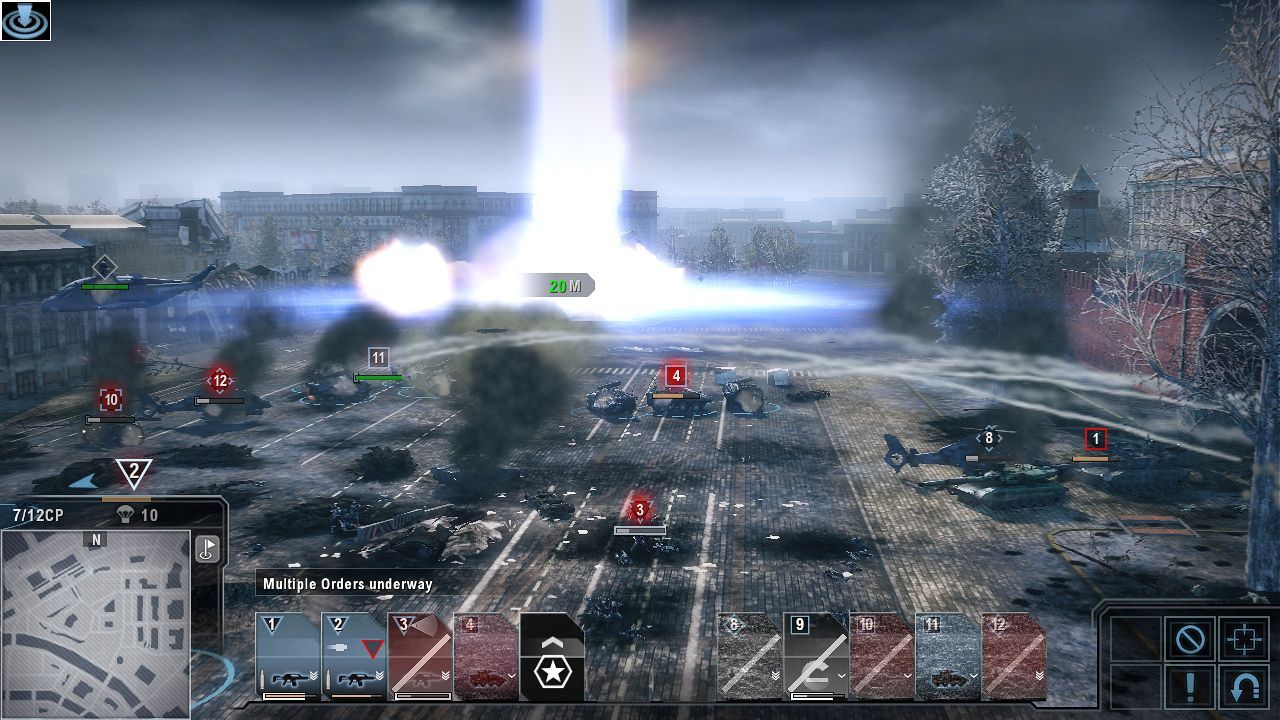Expand the chevron dropdown on unit card 11

(973, 676)
